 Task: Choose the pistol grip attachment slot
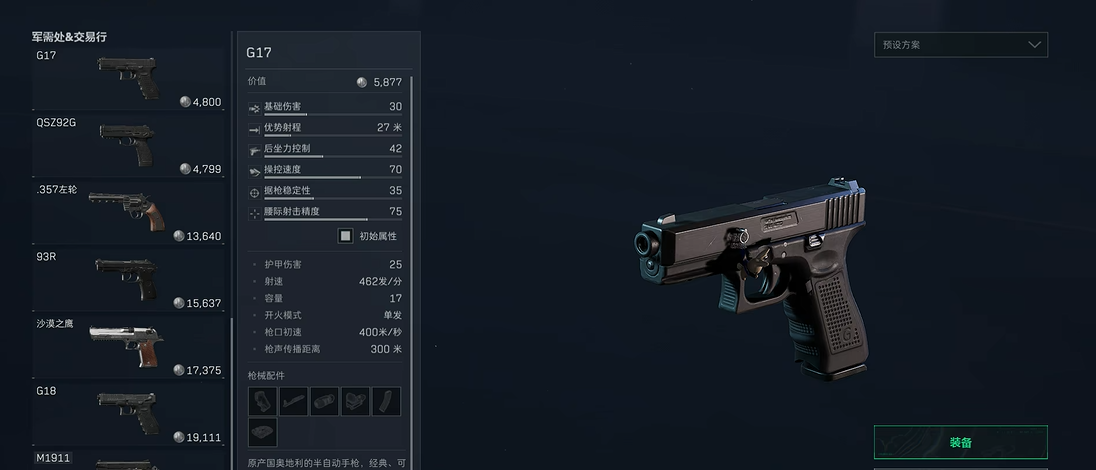click(x=262, y=402)
